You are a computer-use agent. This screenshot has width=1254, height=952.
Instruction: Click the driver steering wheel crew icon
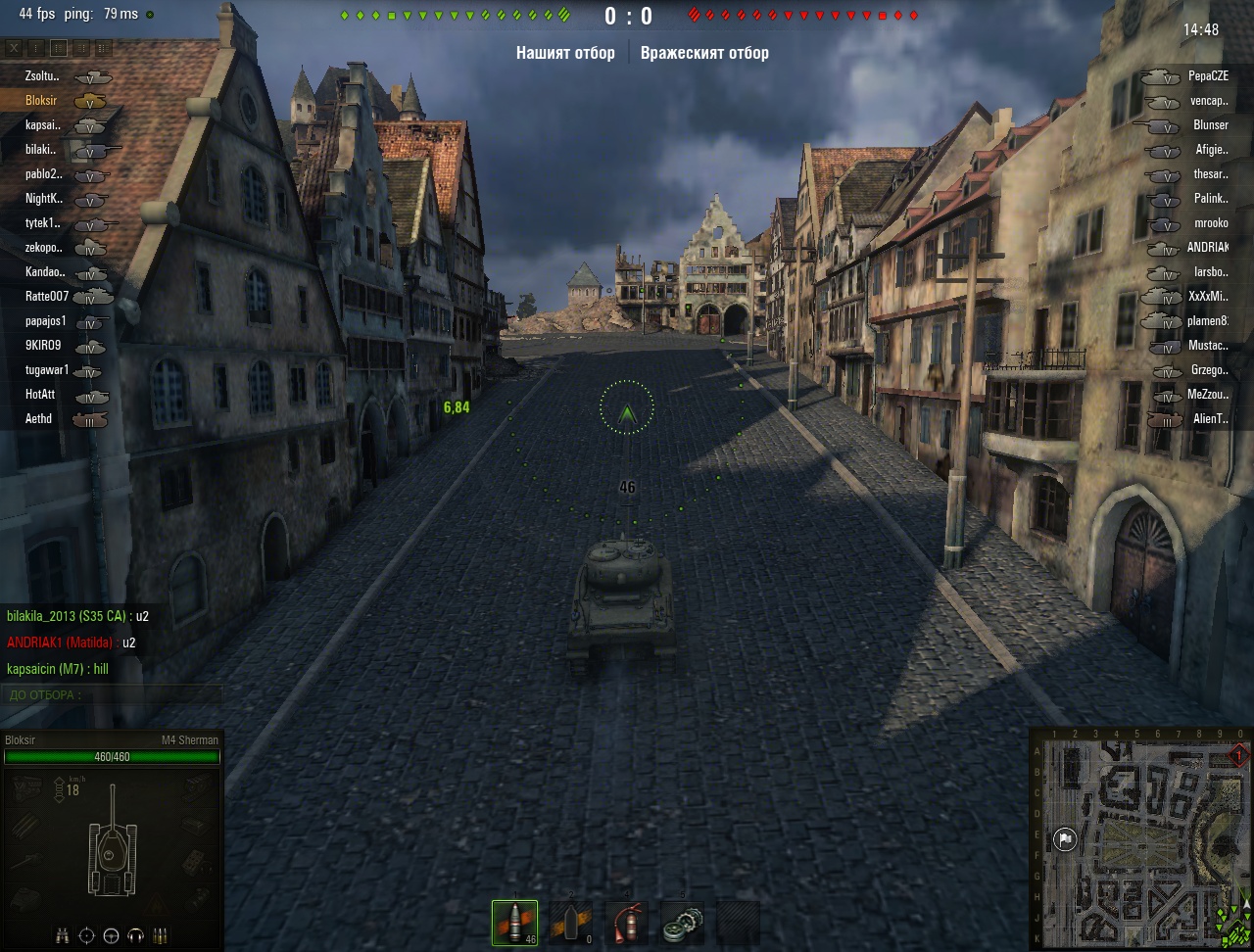pos(111,935)
